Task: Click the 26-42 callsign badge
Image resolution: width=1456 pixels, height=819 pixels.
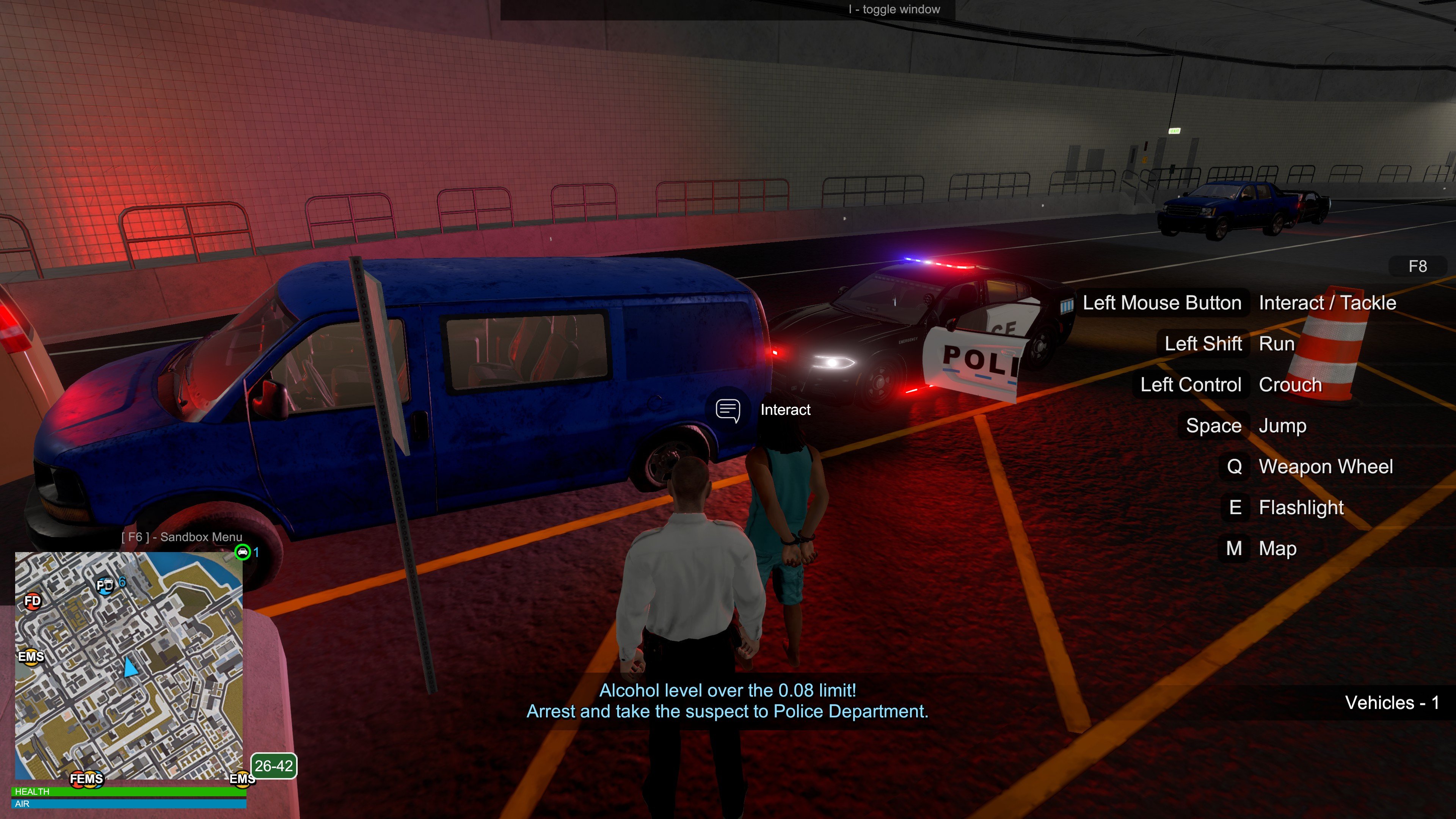Action: point(273,766)
